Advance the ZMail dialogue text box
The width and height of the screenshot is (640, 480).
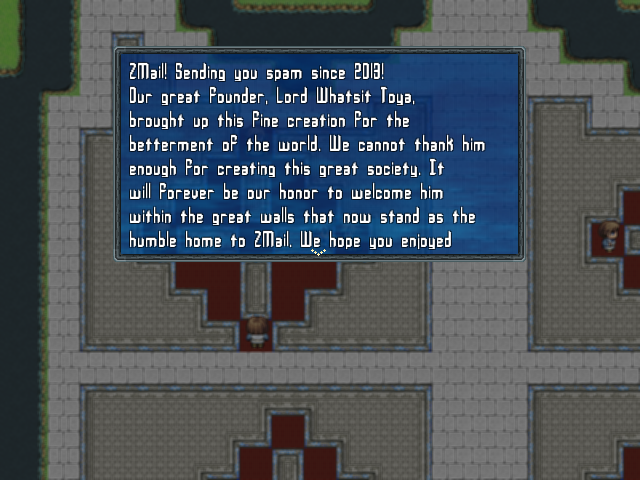point(318,154)
